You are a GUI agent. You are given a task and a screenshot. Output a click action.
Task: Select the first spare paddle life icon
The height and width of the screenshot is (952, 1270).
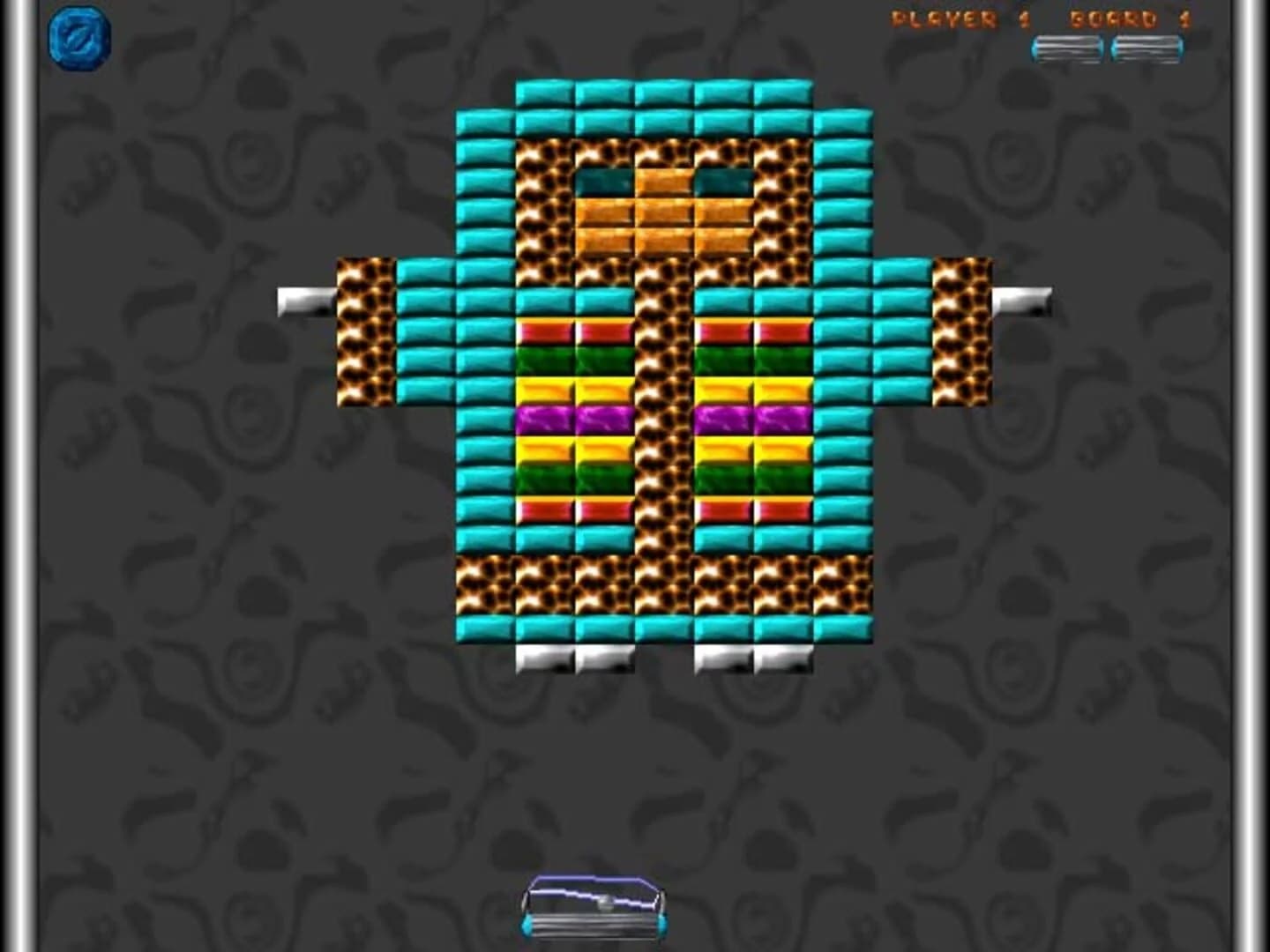point(1069,48)
